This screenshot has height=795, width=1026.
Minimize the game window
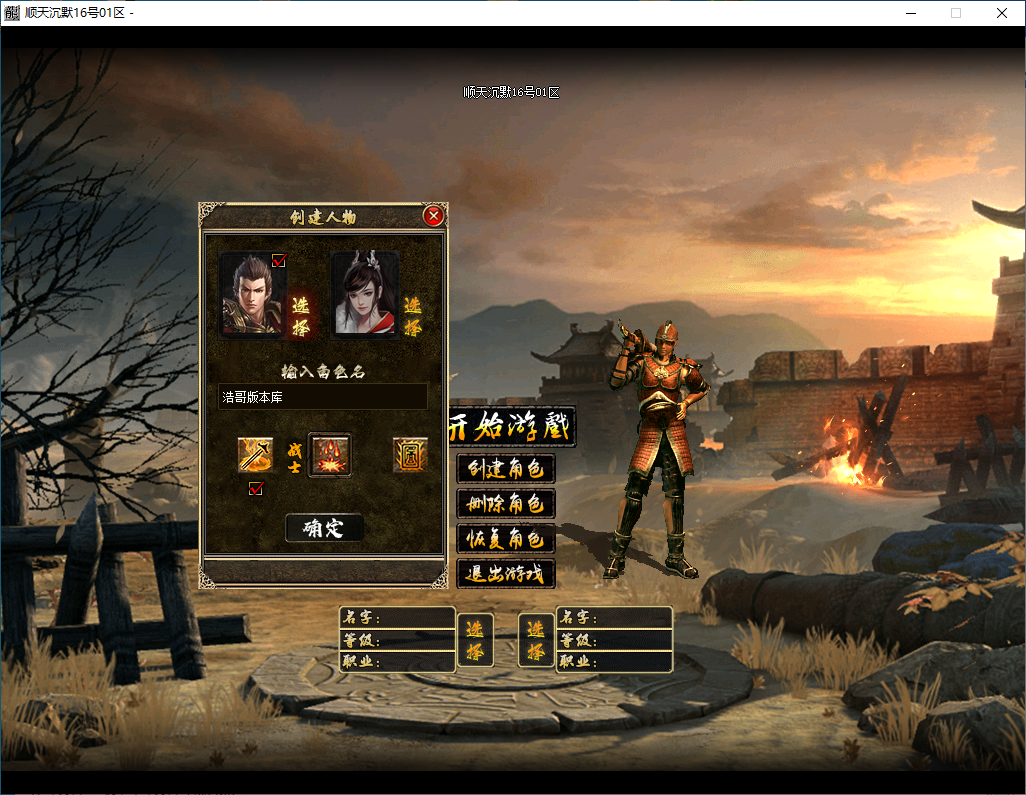point(911,13)
